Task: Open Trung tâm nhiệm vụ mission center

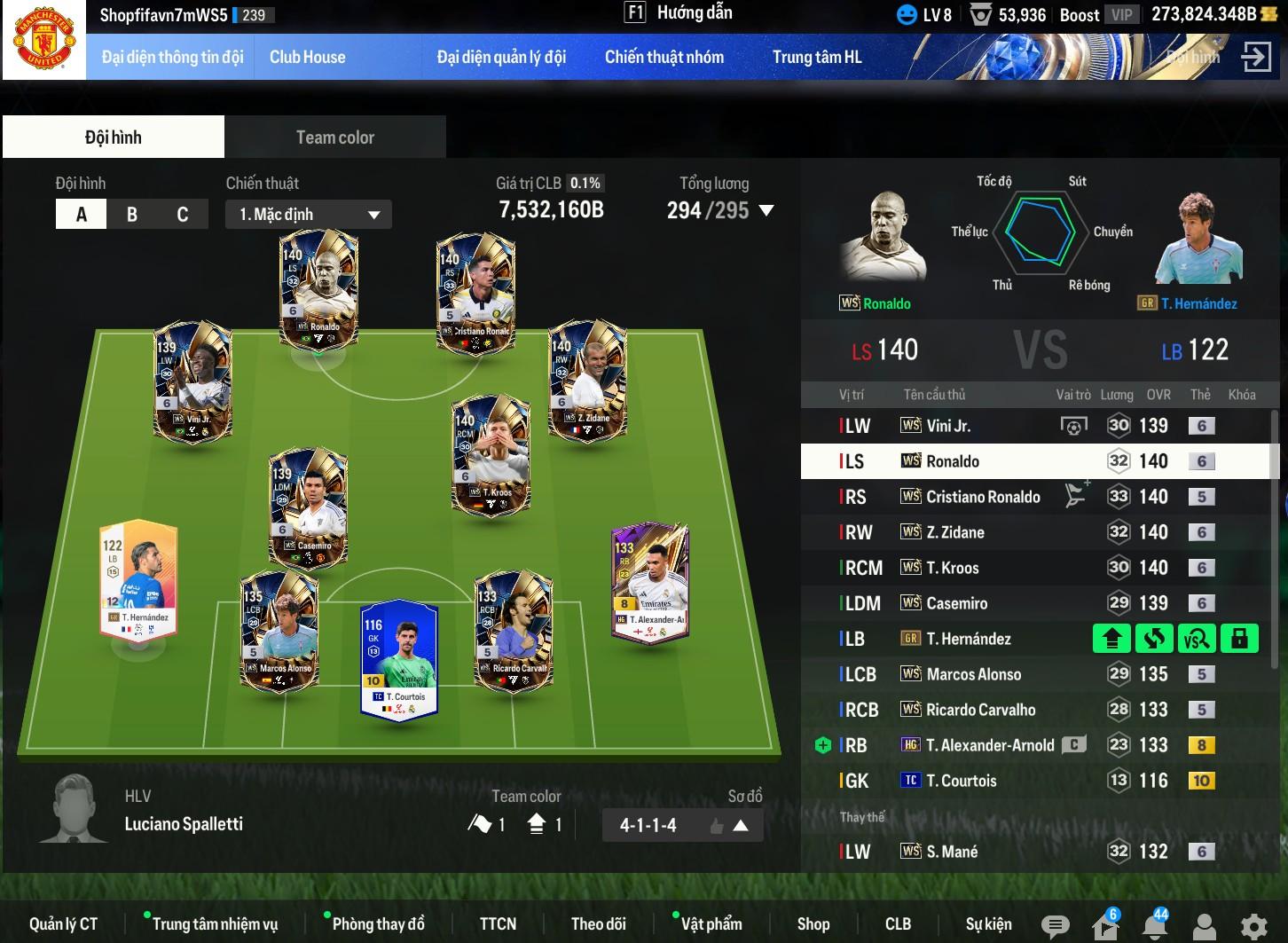Action: tap(215, 923)
